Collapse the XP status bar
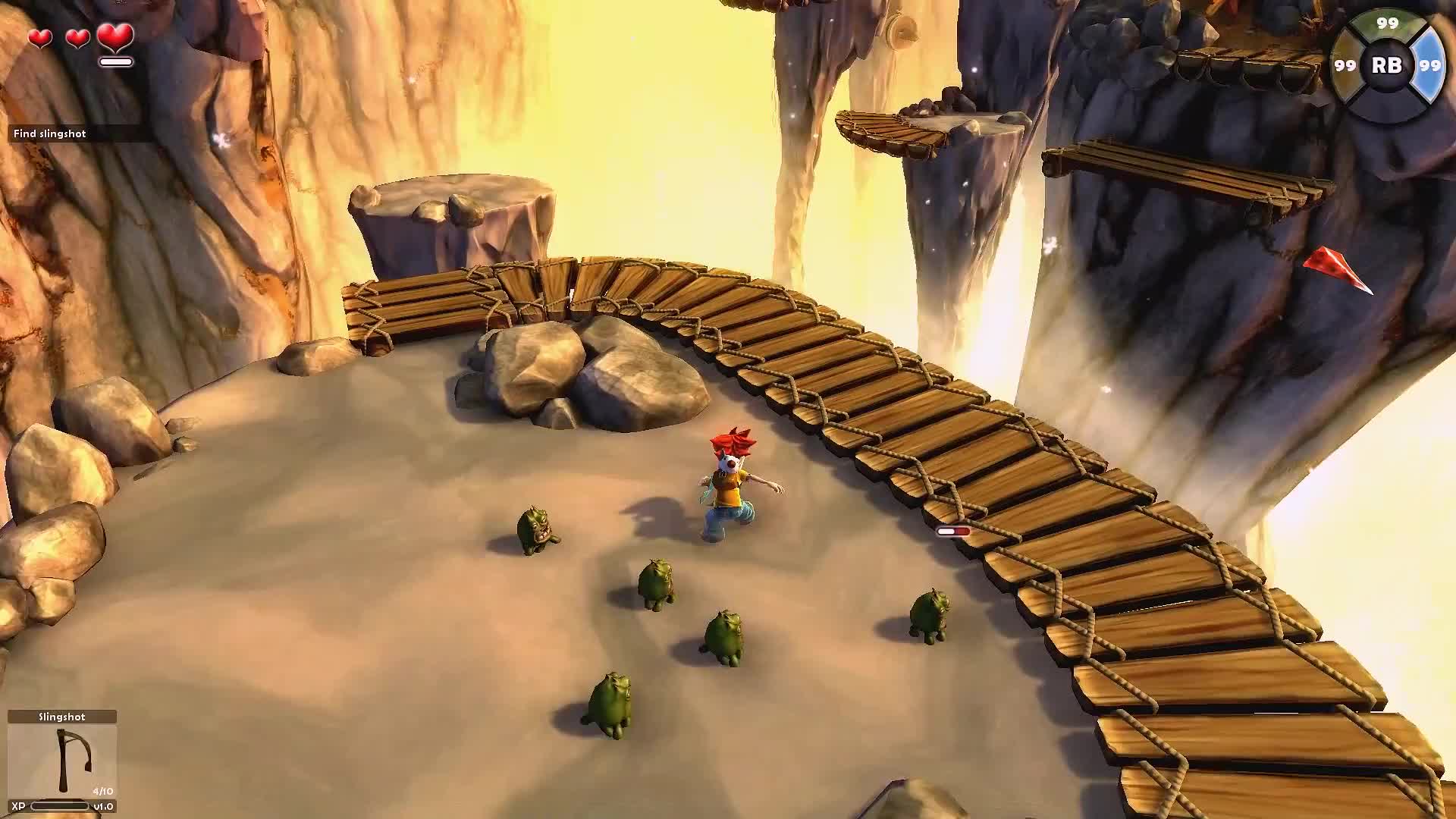Image resolution: width=1456 pixels, height=819 pixels. pos(59,806)
